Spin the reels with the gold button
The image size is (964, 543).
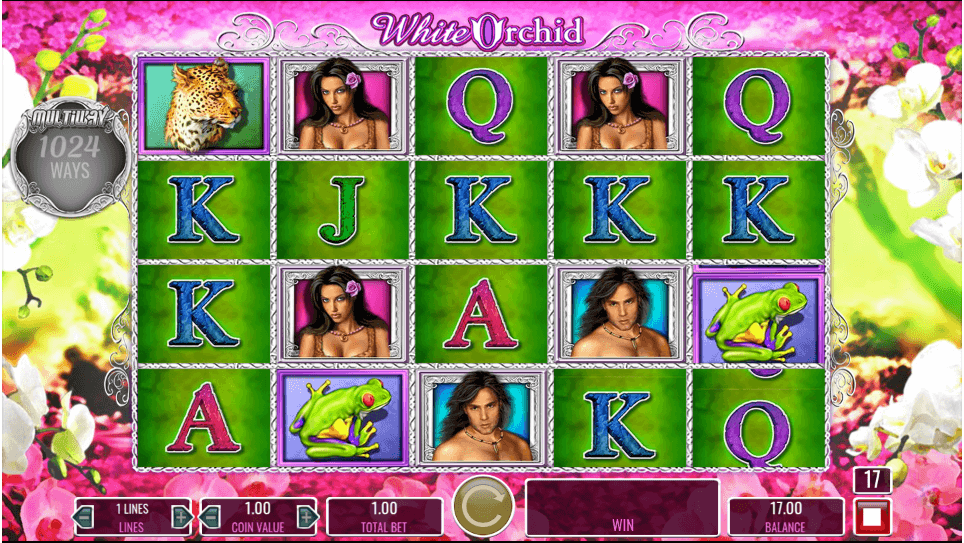[483, 509]
